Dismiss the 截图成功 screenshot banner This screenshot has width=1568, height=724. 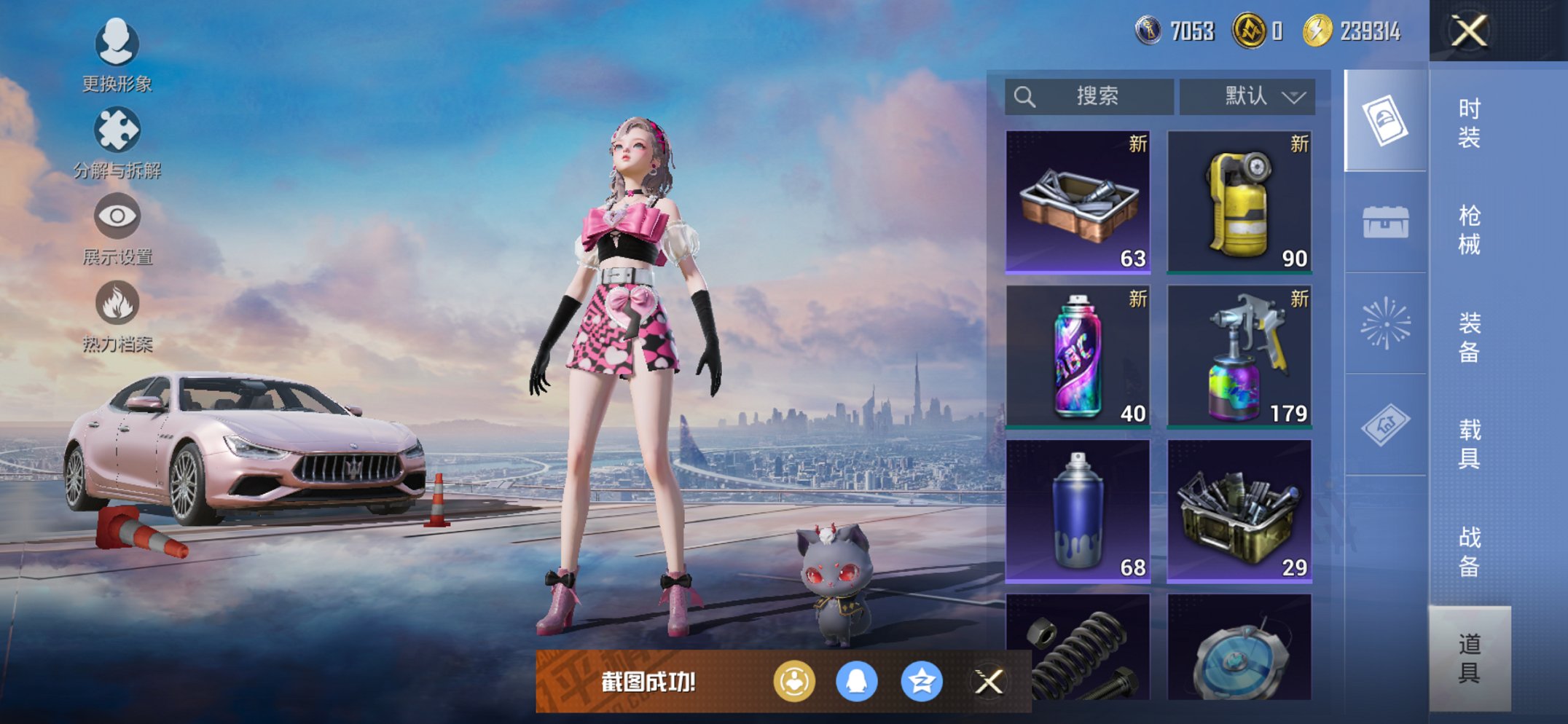[989, 682]
